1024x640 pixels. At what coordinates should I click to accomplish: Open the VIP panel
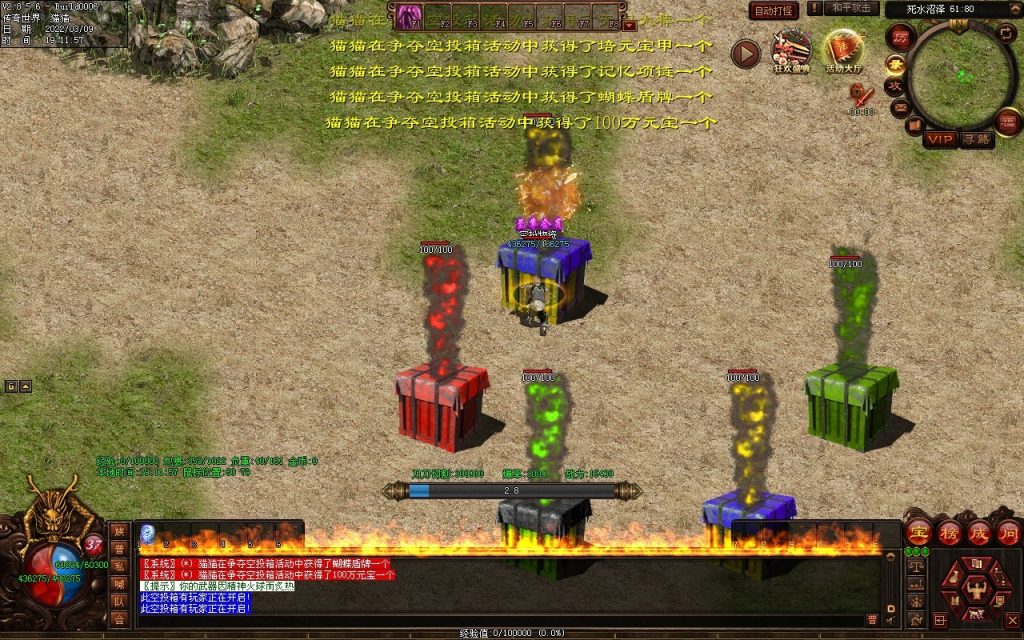(x=938, y=139)
